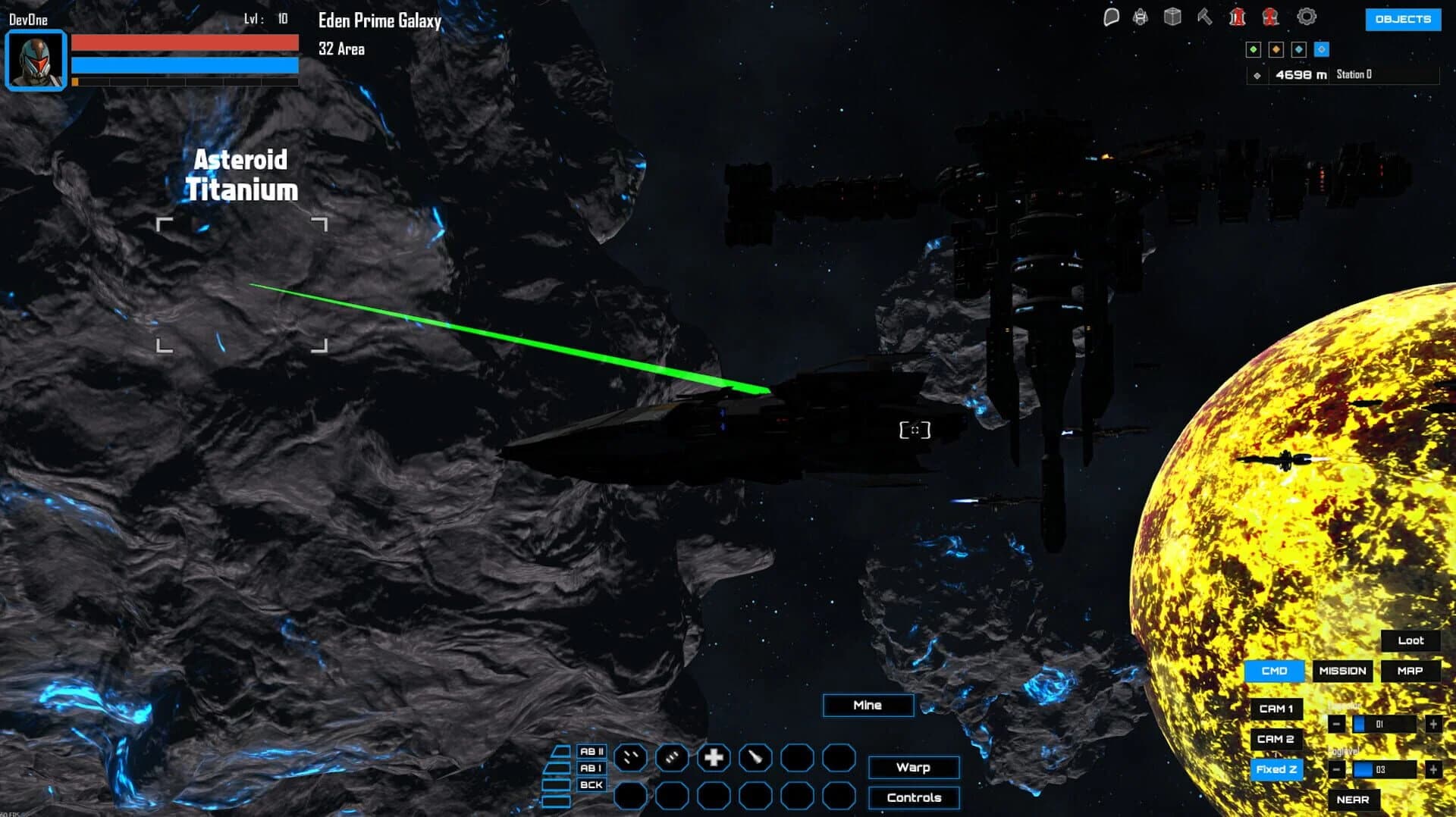Click the red character gear icon

pos(1270,17)
